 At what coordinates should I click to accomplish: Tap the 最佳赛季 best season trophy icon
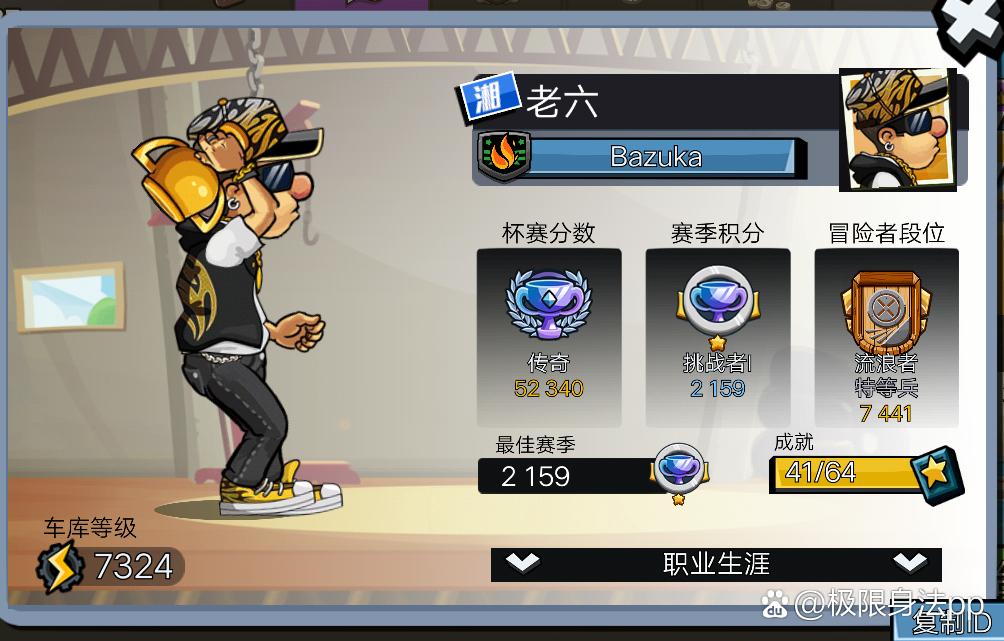coord(679,471)
